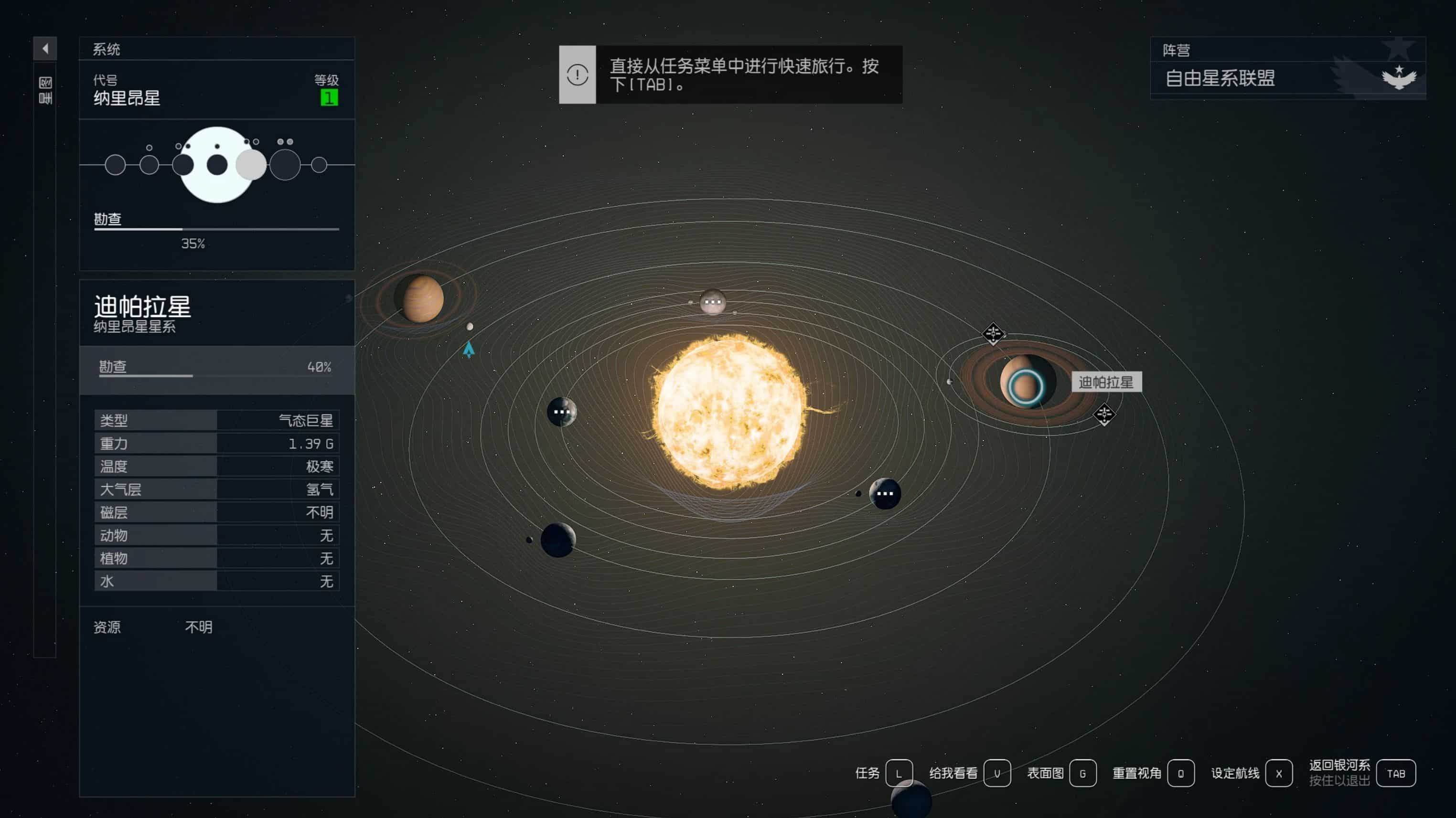The width and height of the screenshot is (1456, 818).
Task: Select the 迪帕拉星 planet label
Action: 1105,382
